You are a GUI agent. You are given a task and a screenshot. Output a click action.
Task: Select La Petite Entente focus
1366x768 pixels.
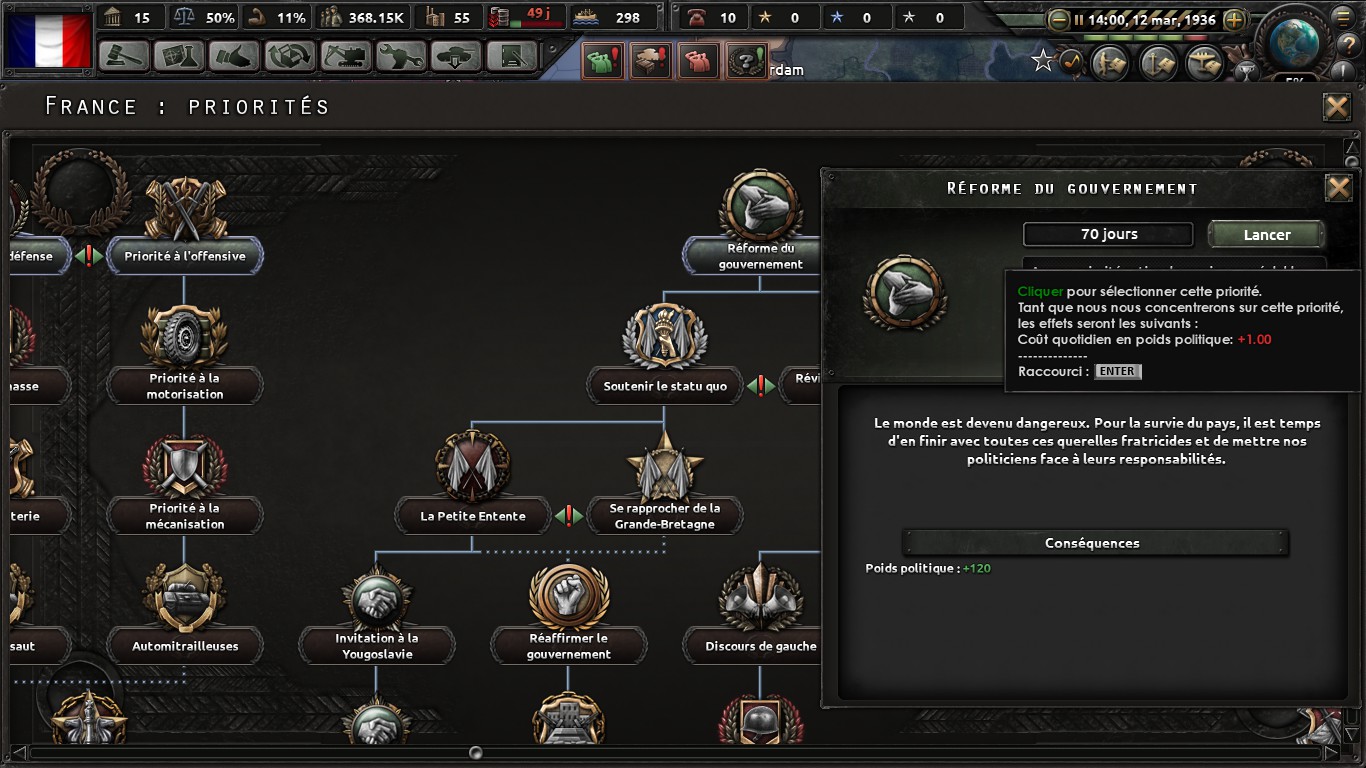(x=473, y=516)
